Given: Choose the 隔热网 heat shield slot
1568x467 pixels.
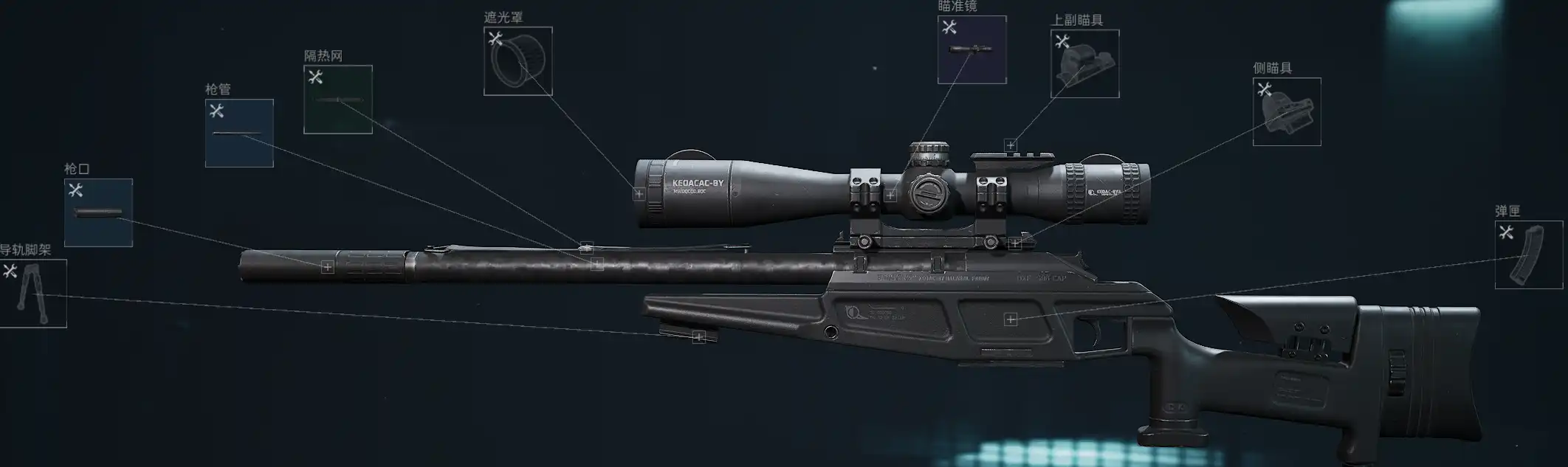Looking at the screenshot, I should tap(338, 100).
